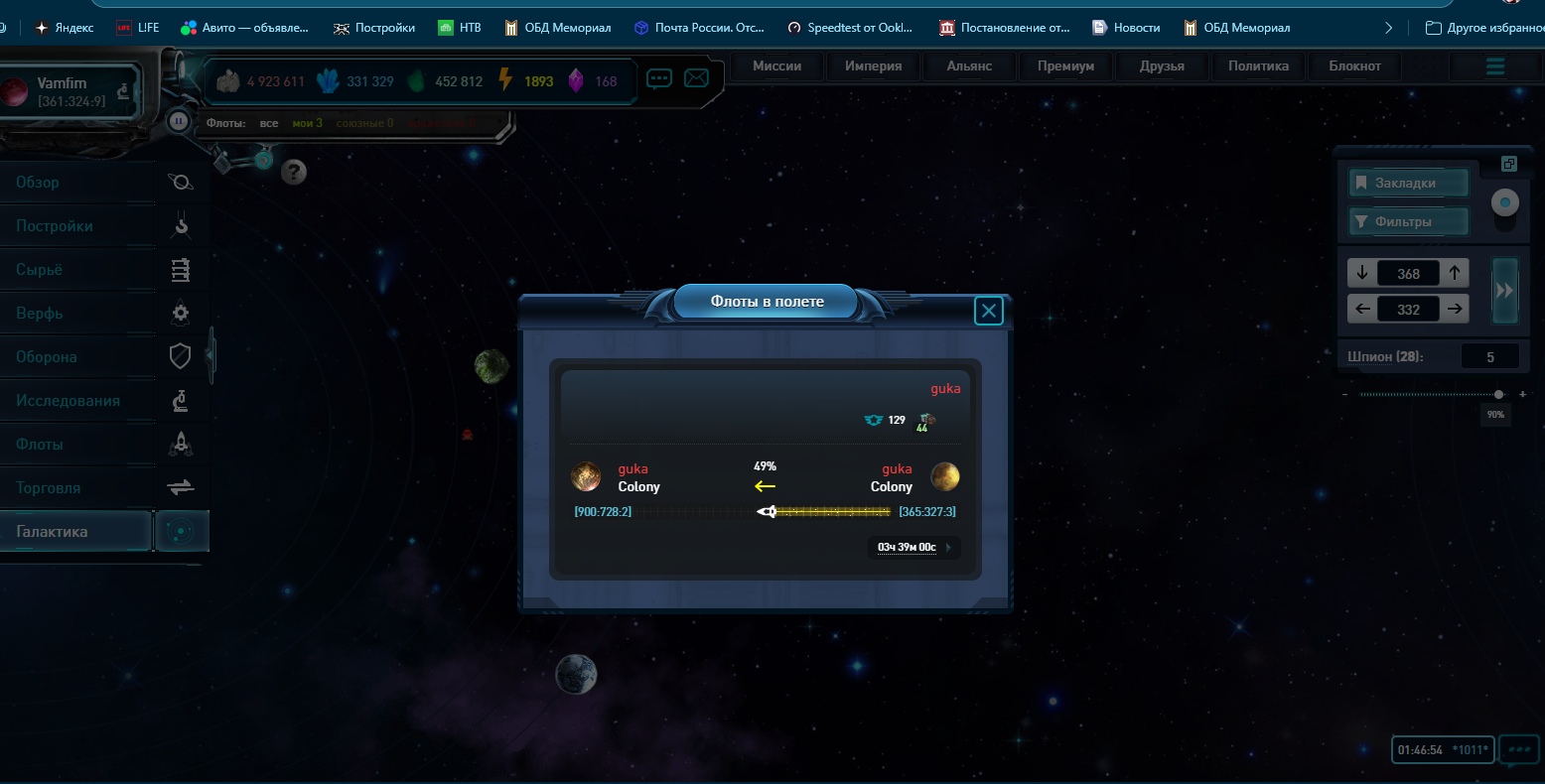
Task: Select the мои 3 fleets filter
Action: 307,123
